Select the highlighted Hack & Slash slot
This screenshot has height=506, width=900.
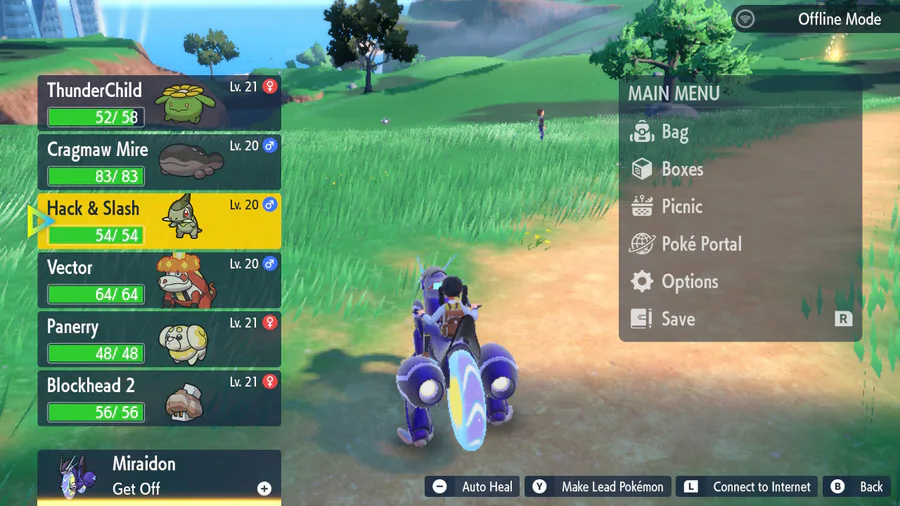(159, 221)
